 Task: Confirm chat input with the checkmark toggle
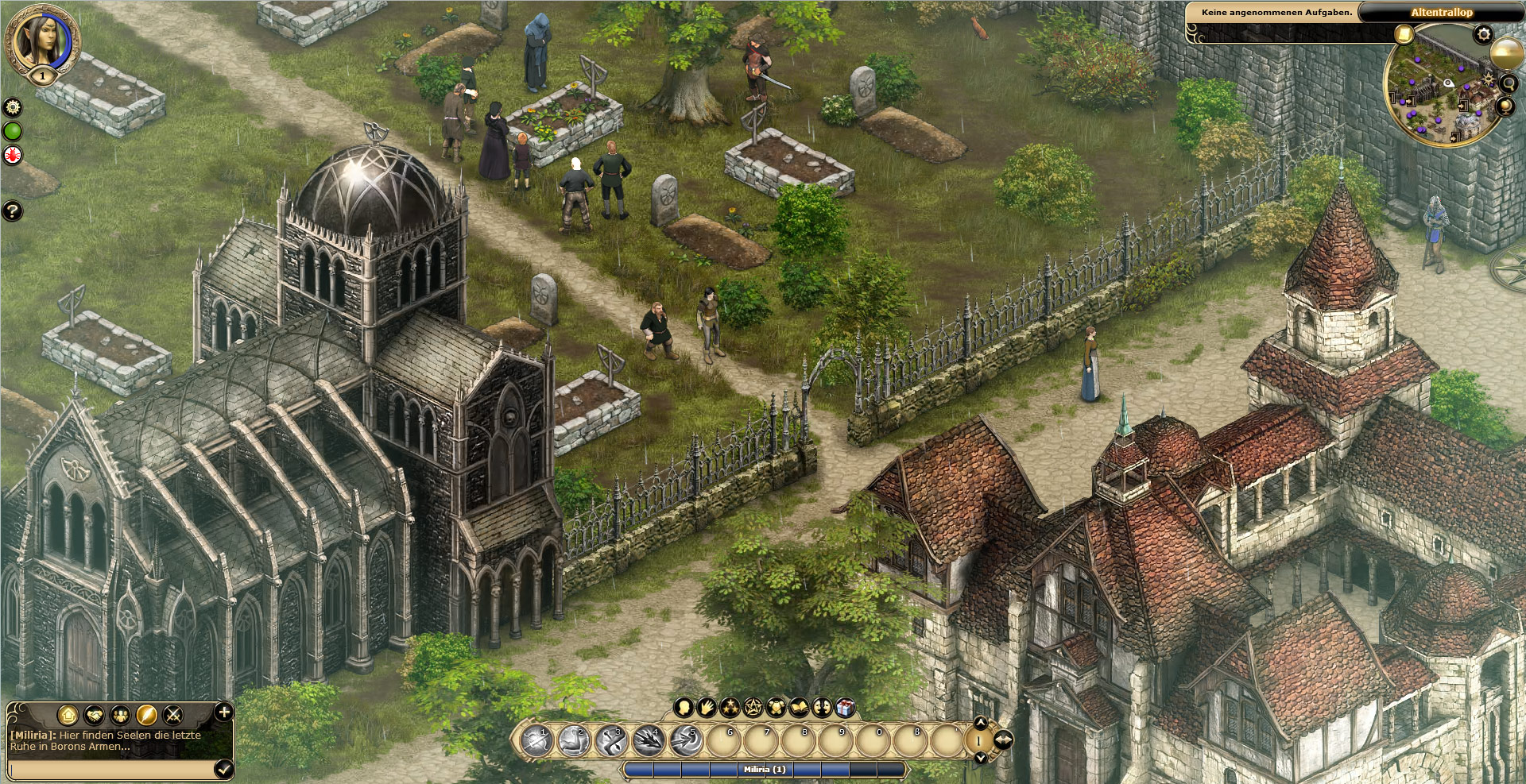[223, 770]
